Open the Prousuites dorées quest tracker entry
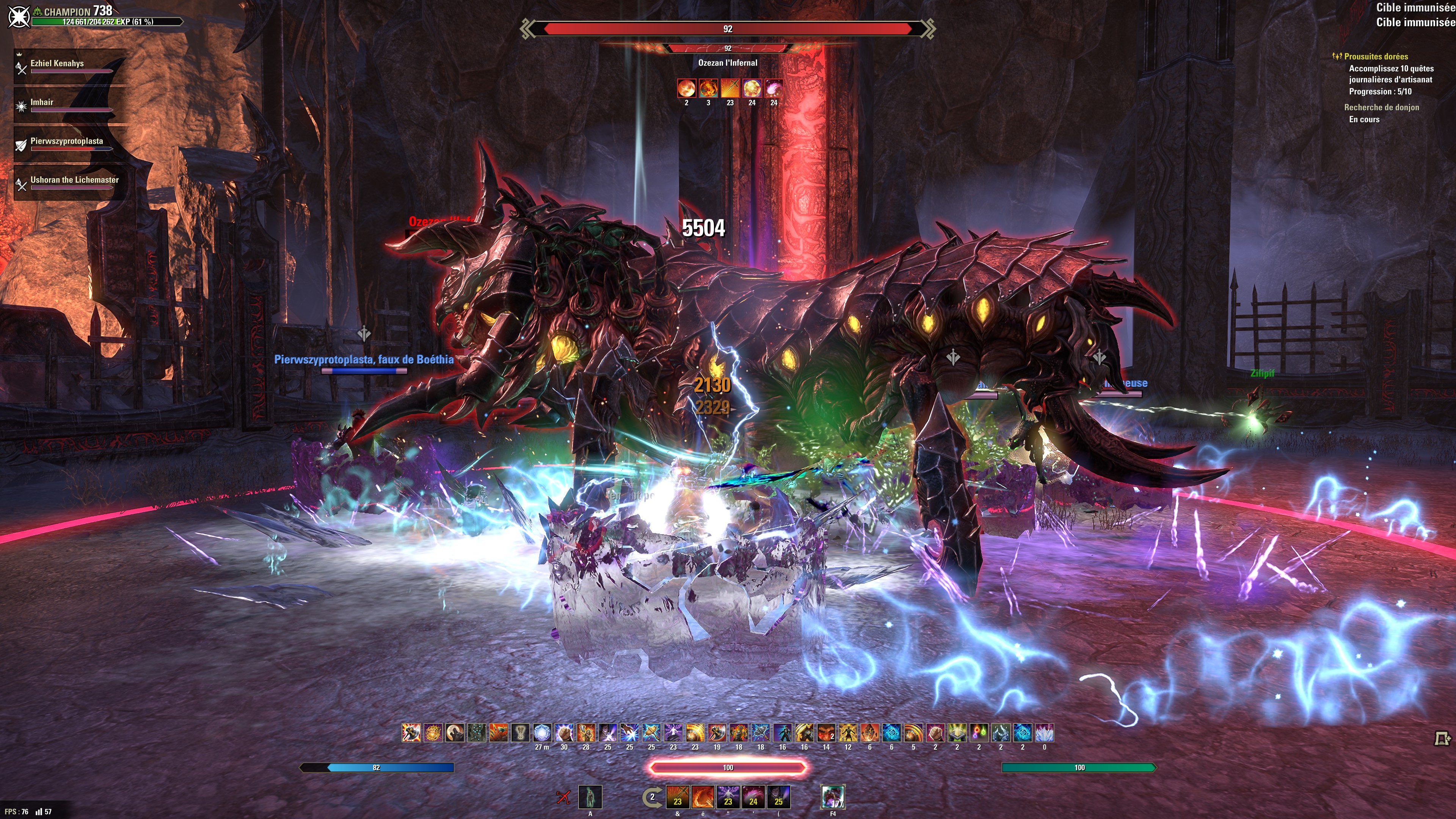Screen dimensions: 1456x819 (1376, 56)
